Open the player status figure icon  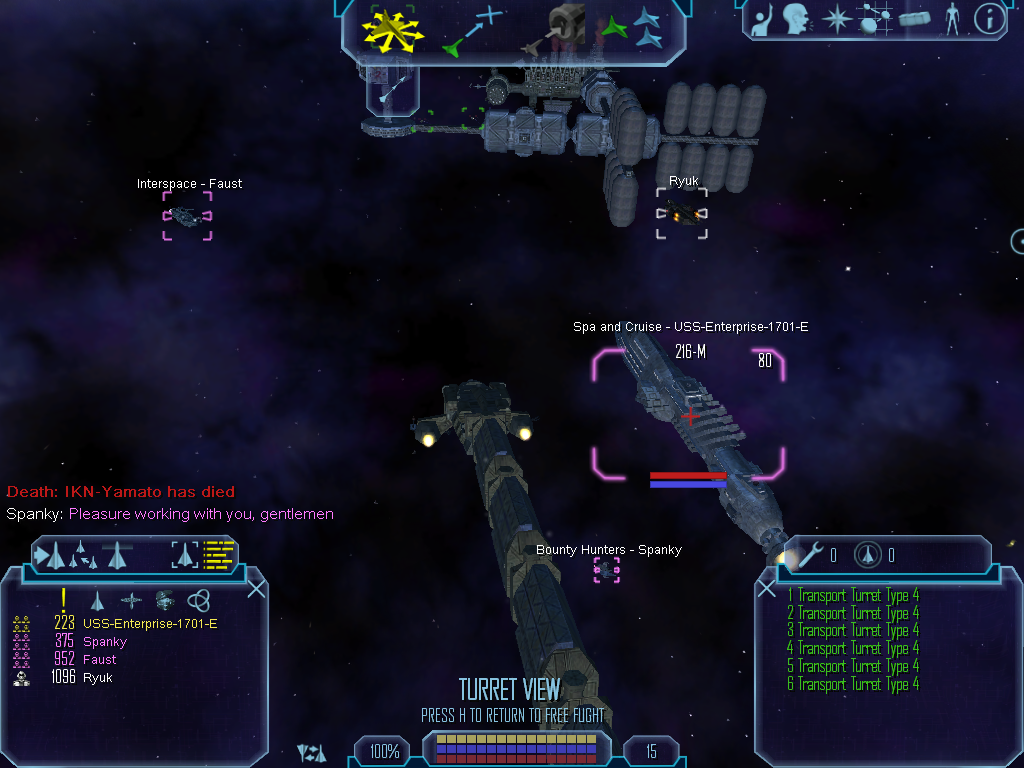tap(951, 18)
